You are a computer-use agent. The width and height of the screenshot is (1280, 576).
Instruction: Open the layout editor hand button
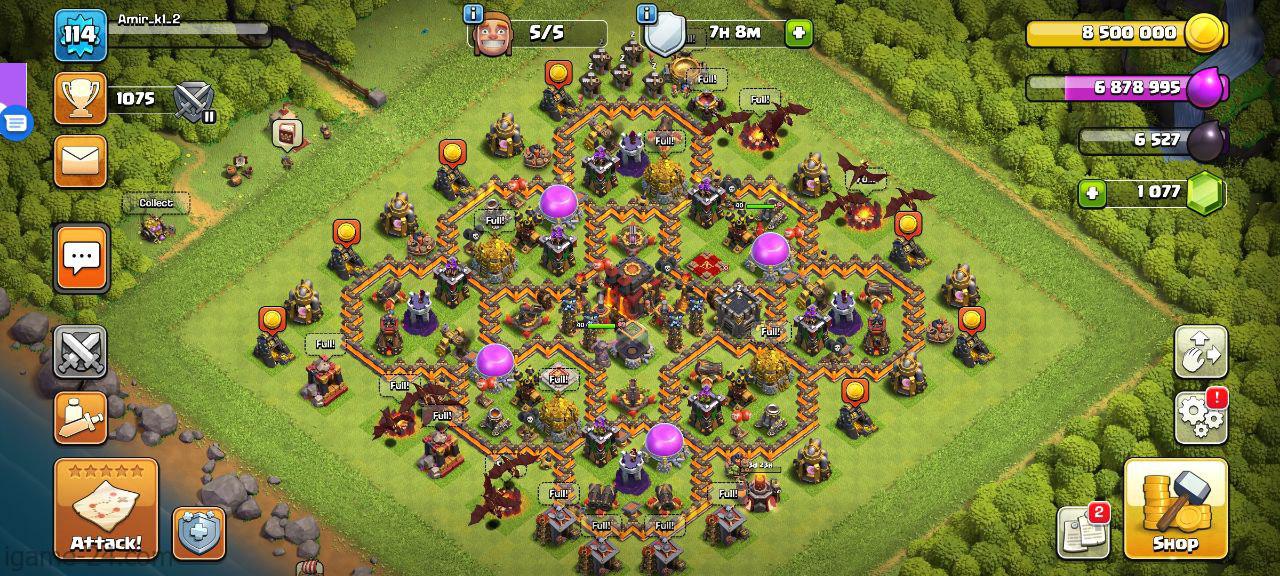(1201, 351)
